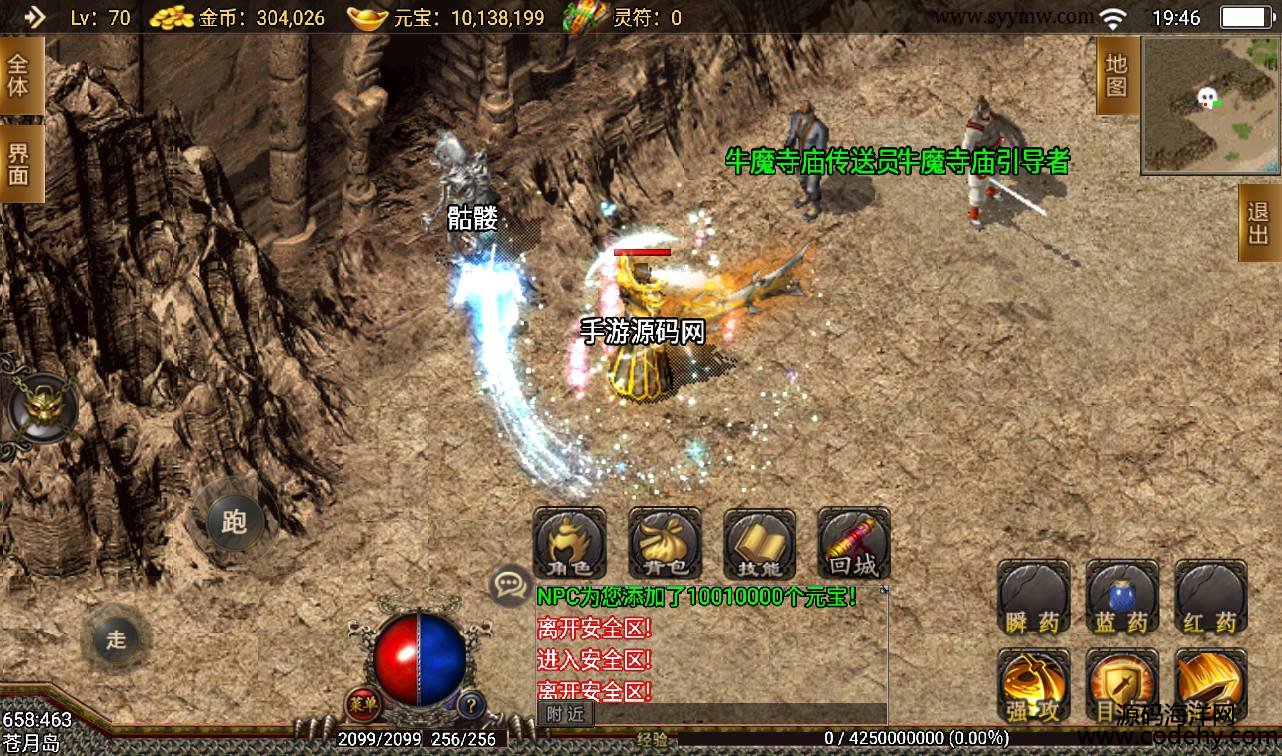Use the 回城 return-to-town scroll
The width and height of the screenshot is (1282, 756).
pyautogui.click(x=853, y=544)
